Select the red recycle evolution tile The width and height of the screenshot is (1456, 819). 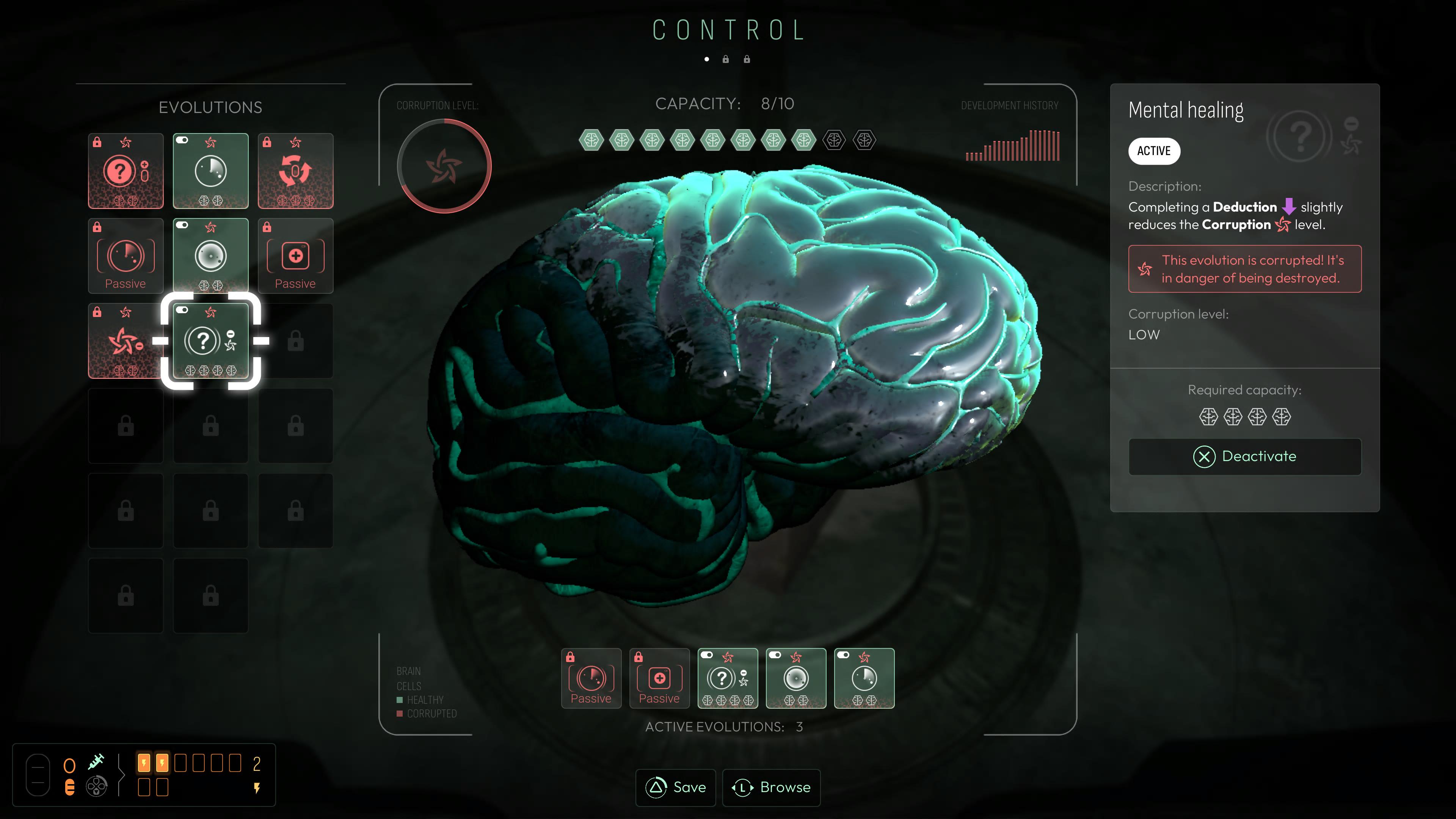(x=296, y=171)
